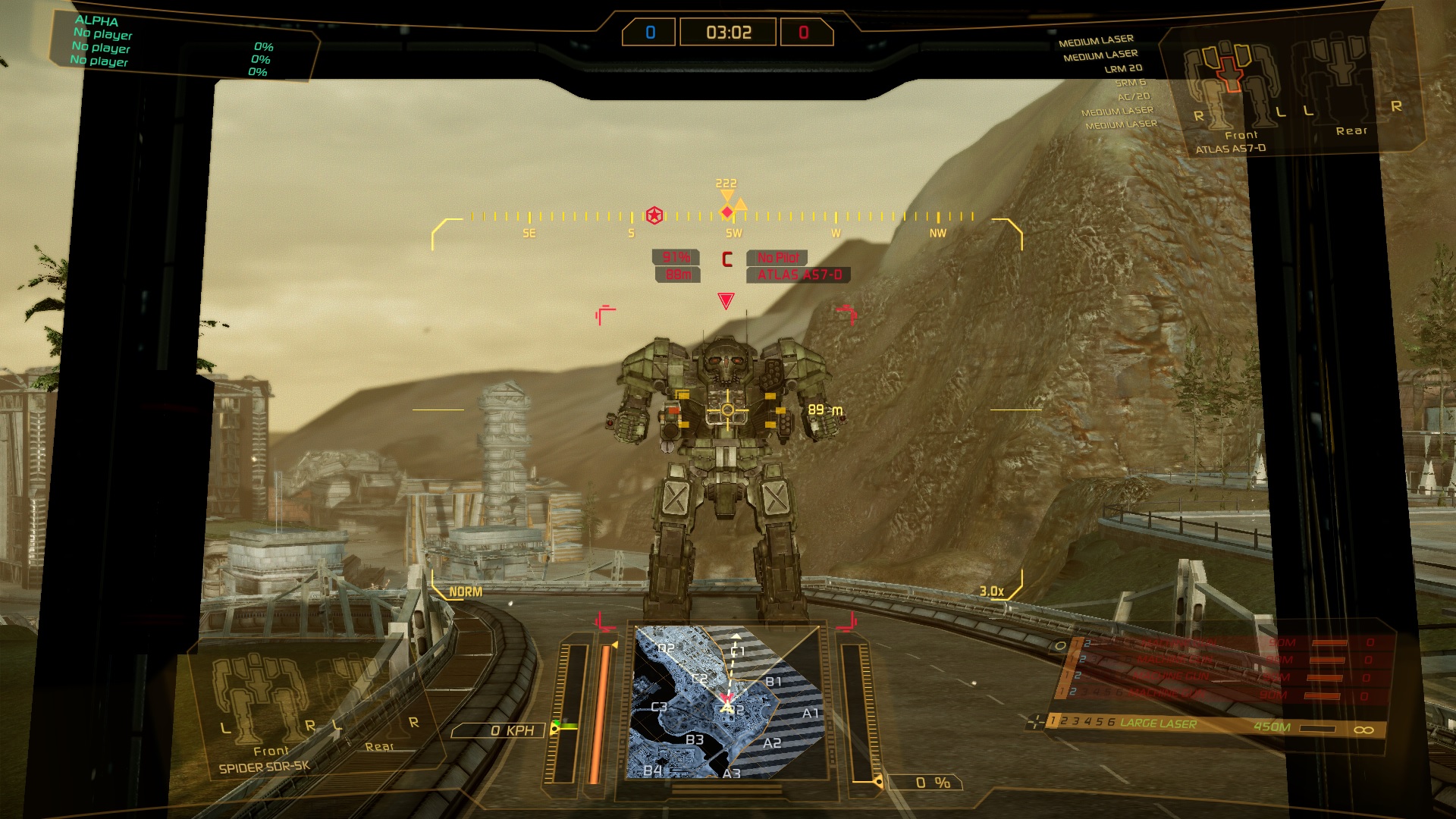This screenshot has height=819, width=1456.
Task: Select AC/20 in target weapon list
Action: [x=1133, y=96]
